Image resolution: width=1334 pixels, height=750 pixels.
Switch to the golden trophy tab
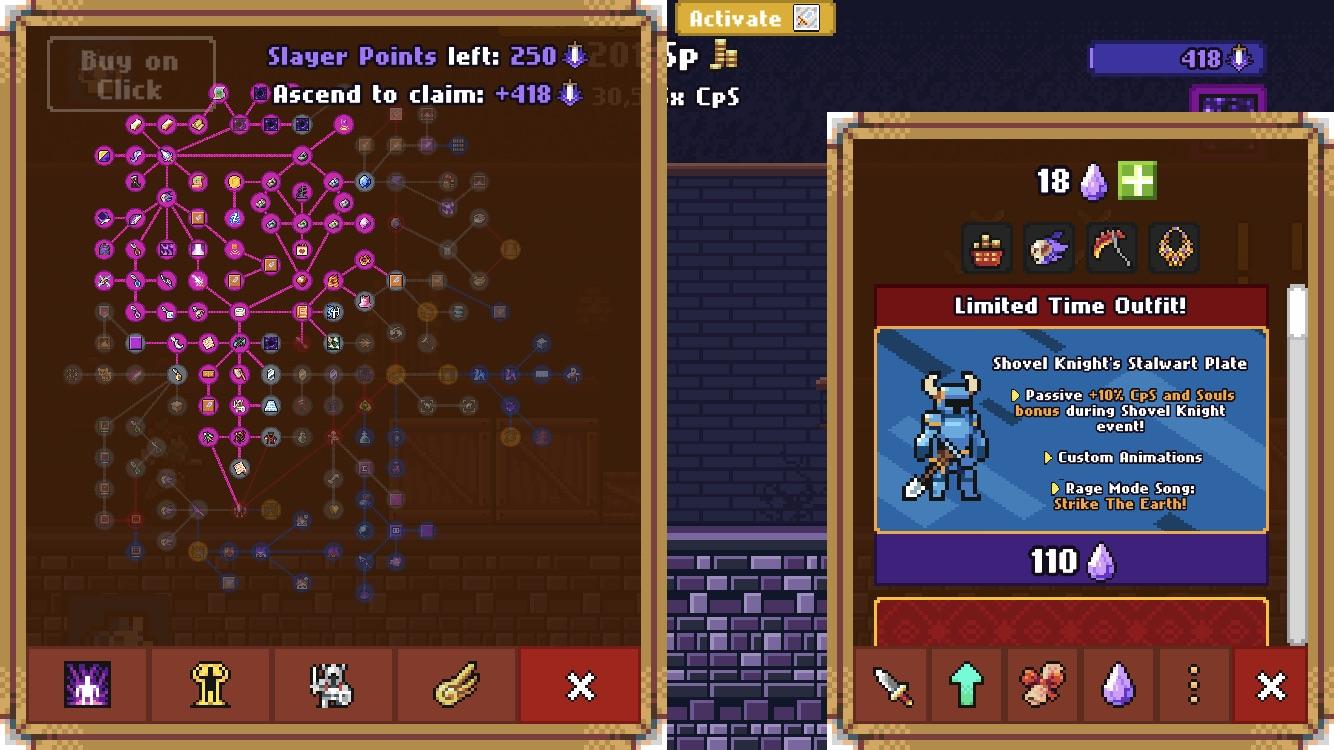211,686
